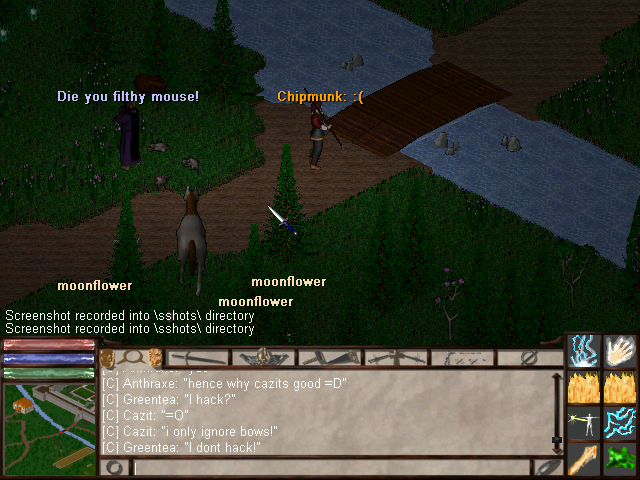Select the sword weapon slot in toolbar

pos(199,357)
